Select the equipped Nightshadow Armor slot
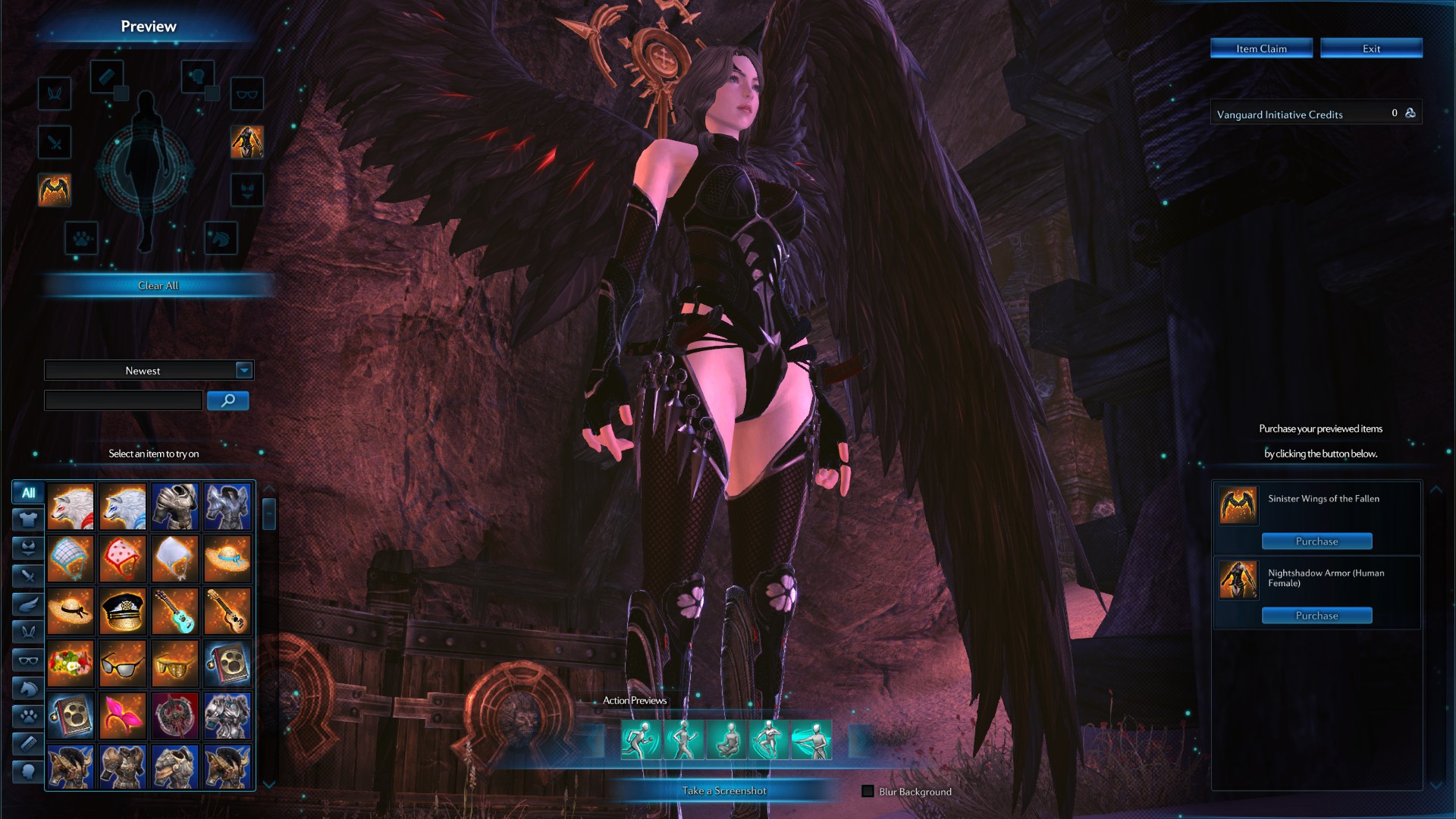The height and width of the screenshot is (819, 1456). click(247, 142)
